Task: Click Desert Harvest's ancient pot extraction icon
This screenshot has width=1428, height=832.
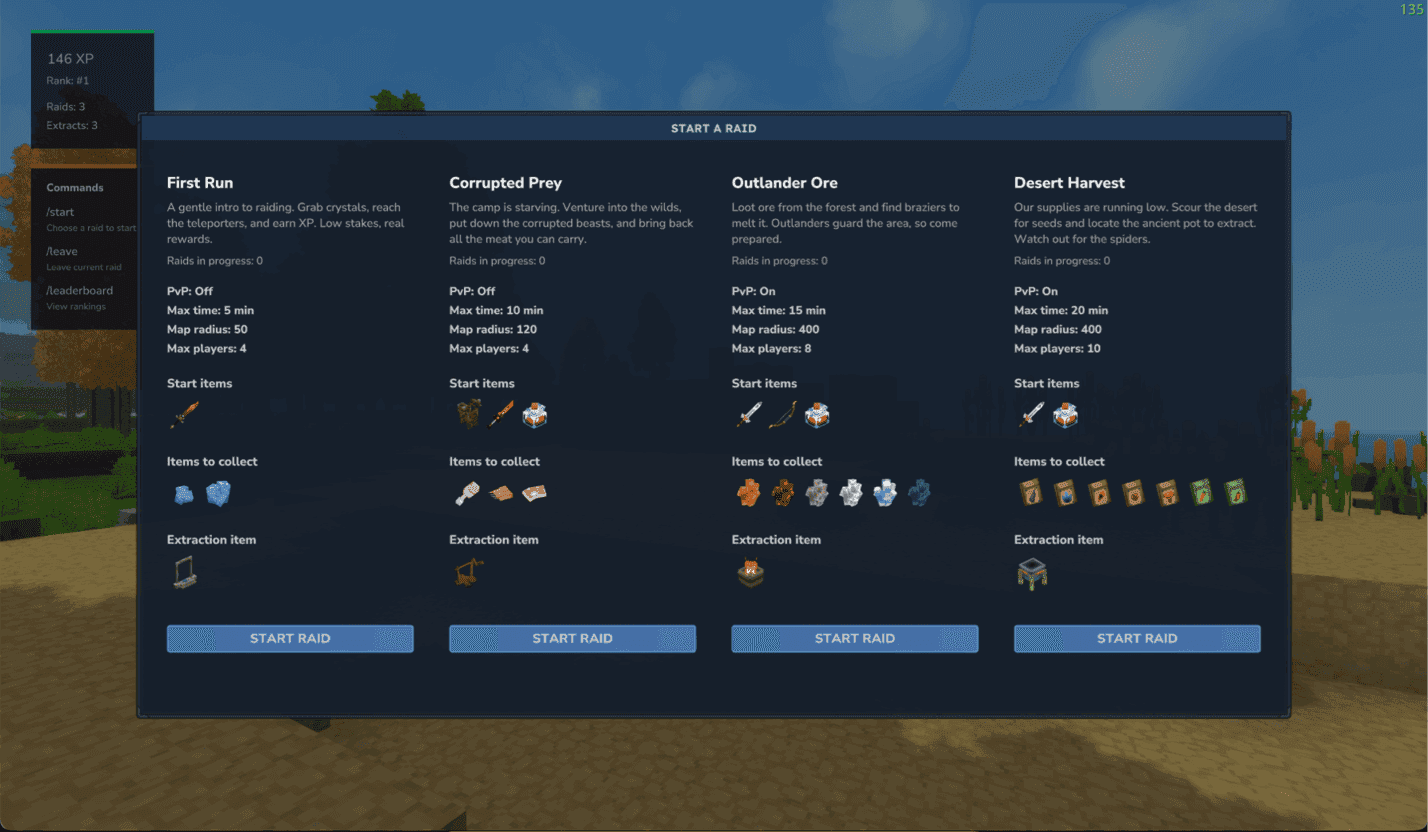Action: 1031,572
